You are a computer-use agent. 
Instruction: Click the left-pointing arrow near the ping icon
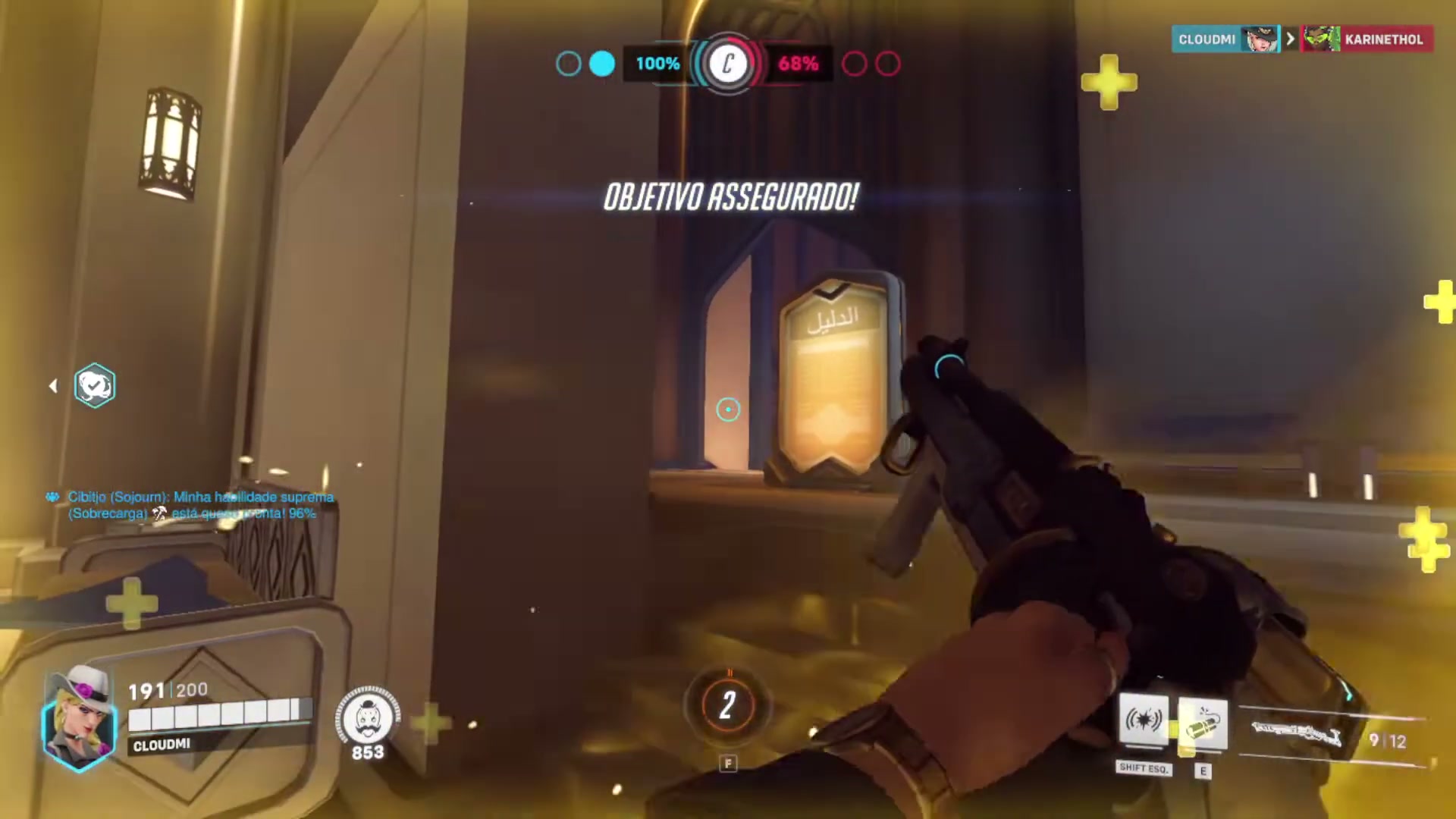coord(53,385)
